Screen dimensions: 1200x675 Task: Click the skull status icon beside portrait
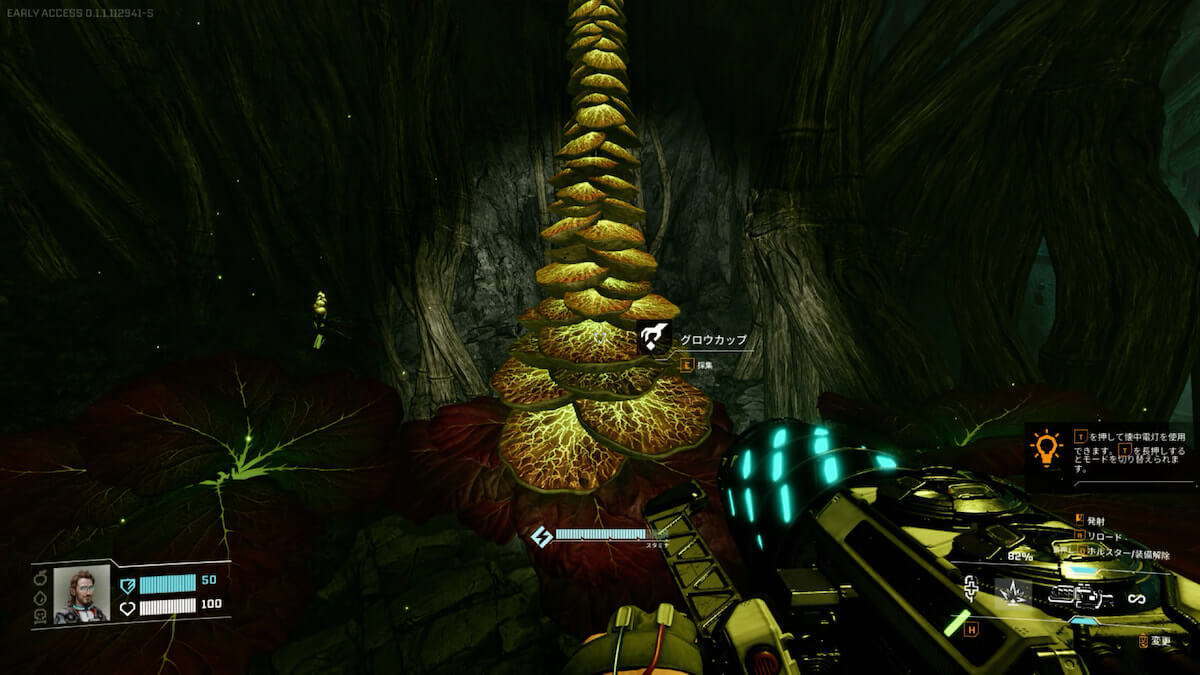(x=40, y=617)
